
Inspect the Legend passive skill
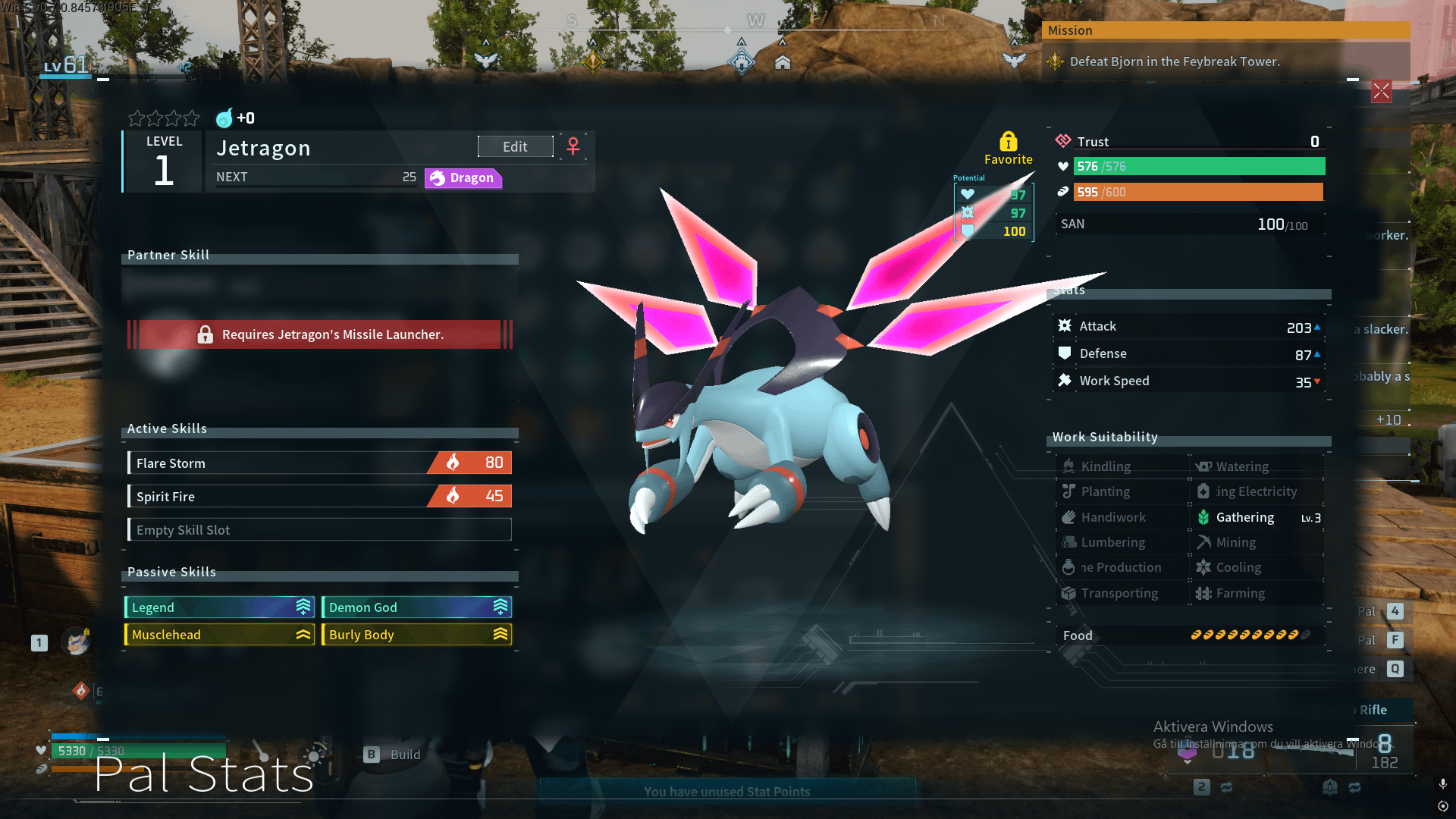(219, 607)
